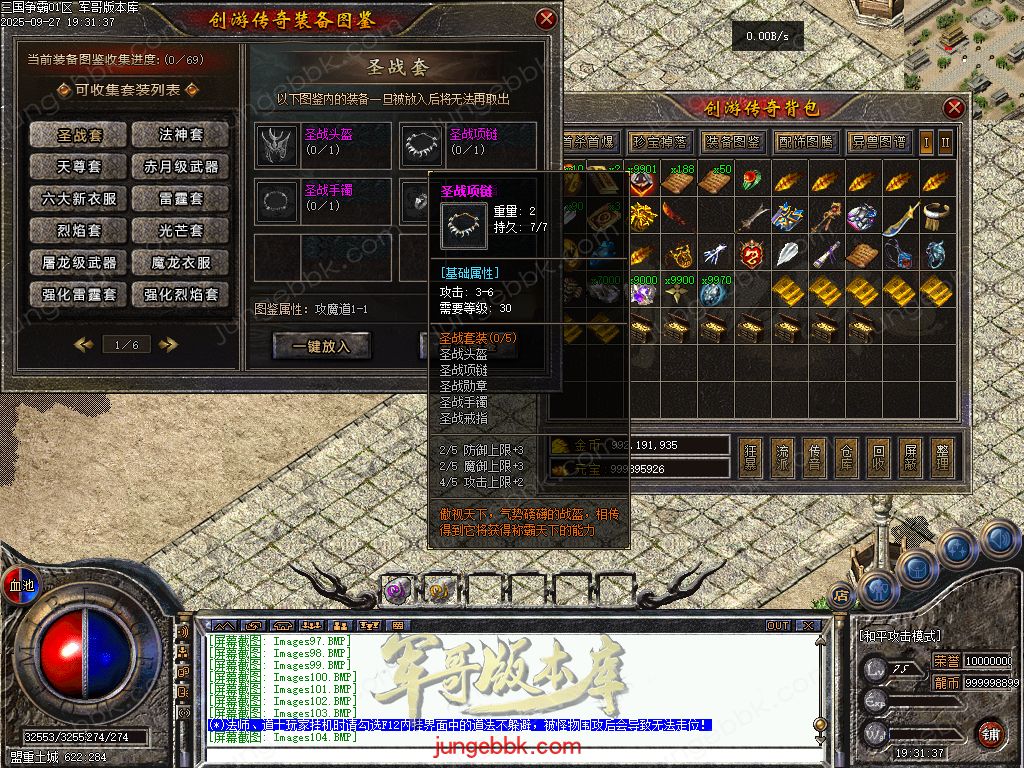This screenshot has width=1024, height=768.
Task: Sort the bag with 整理 button
Action: pos(941,457)
